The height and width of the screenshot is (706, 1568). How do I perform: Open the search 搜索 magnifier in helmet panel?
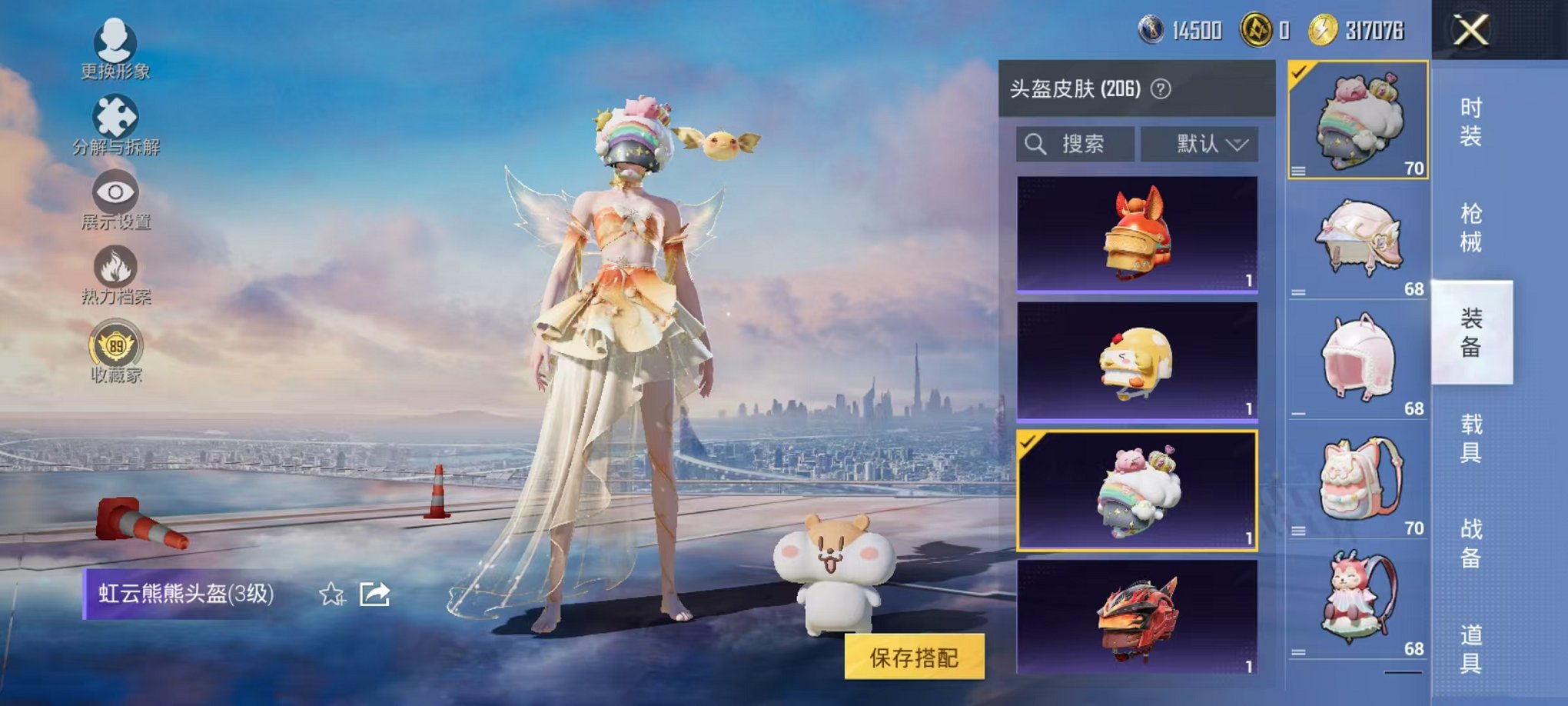(1036, 145)
